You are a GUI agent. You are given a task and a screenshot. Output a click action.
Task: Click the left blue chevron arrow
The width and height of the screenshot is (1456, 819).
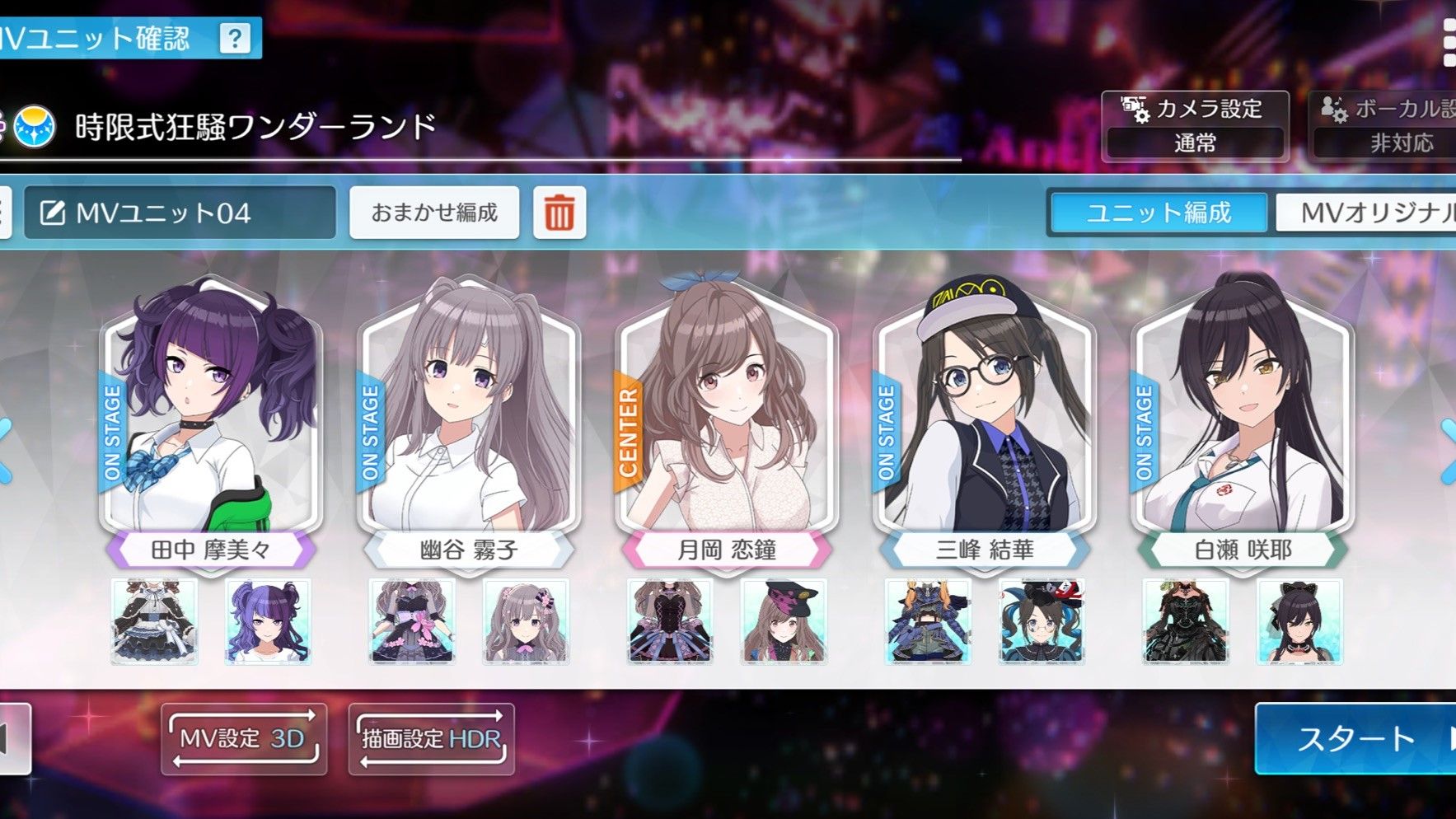pyautogui.click(x=7, y=449)
